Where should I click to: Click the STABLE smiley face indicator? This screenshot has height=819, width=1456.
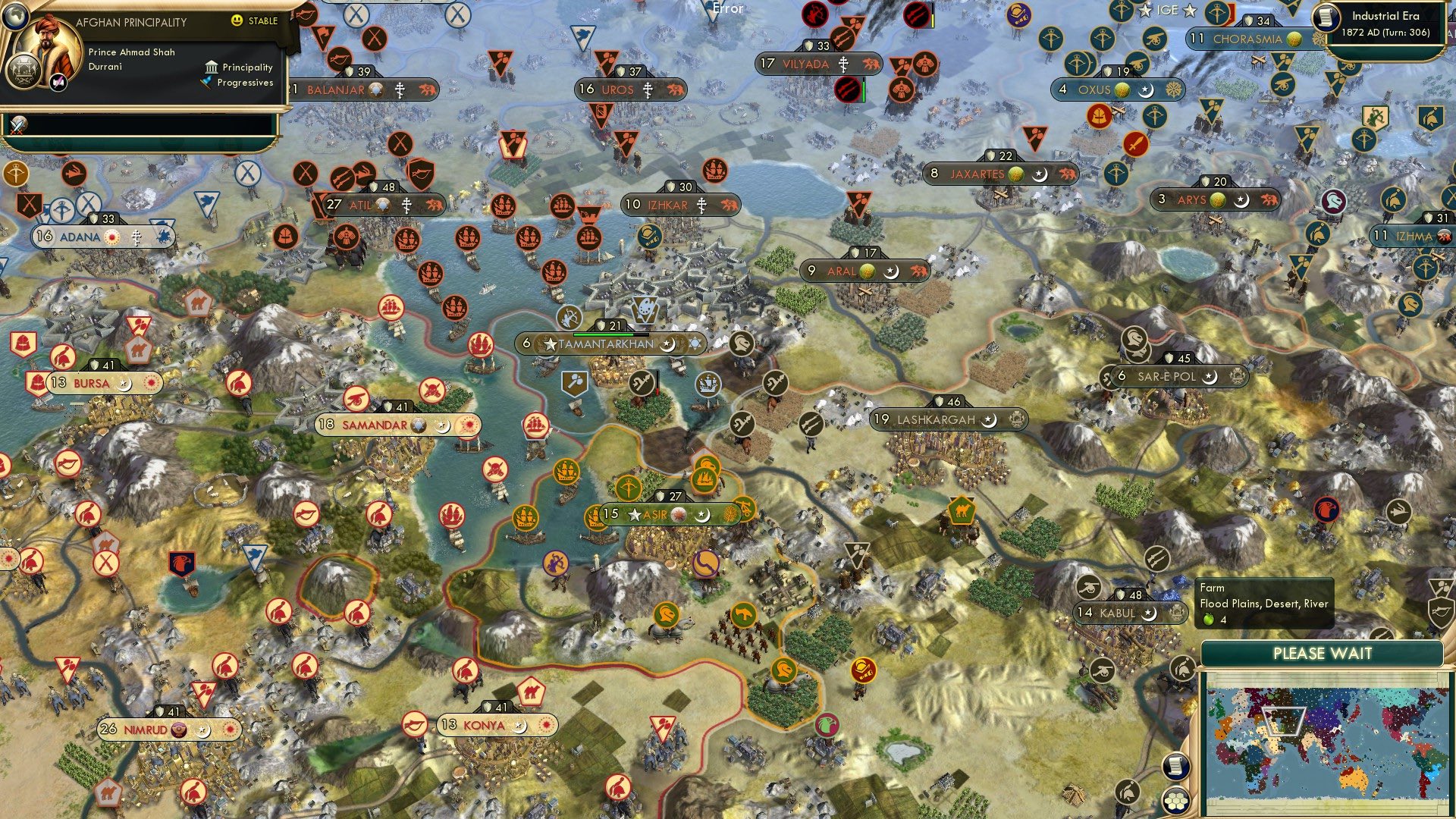point(238,21)
